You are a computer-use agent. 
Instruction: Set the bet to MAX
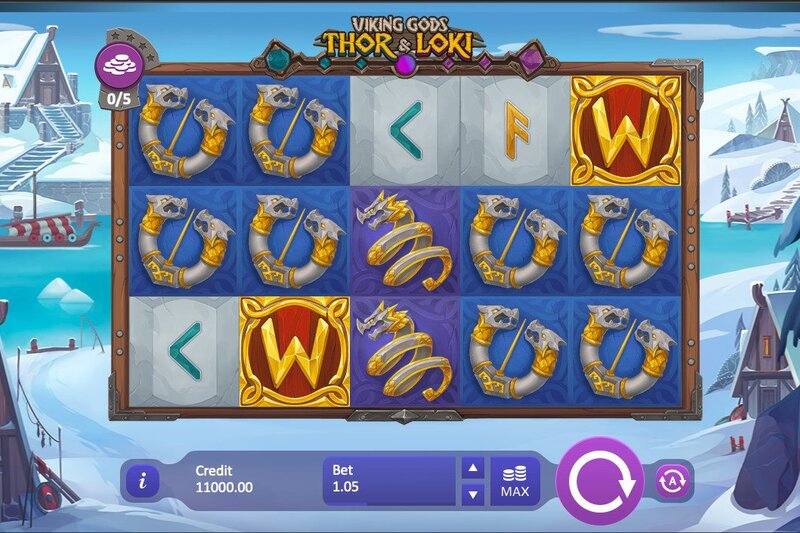point(515,481)
